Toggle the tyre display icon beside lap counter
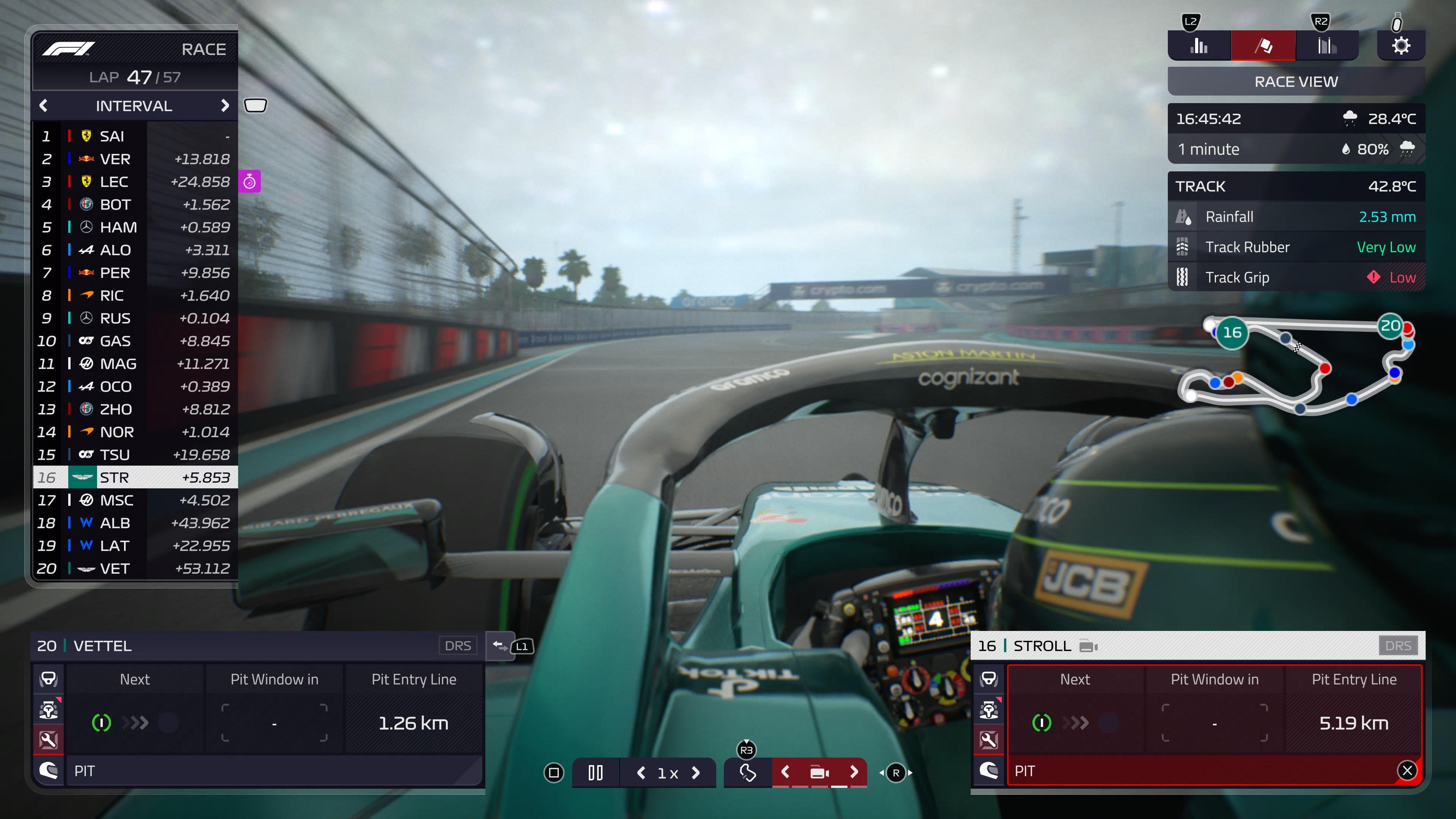The width and height of the screenshot is (1456, 819). coord(256,105)
